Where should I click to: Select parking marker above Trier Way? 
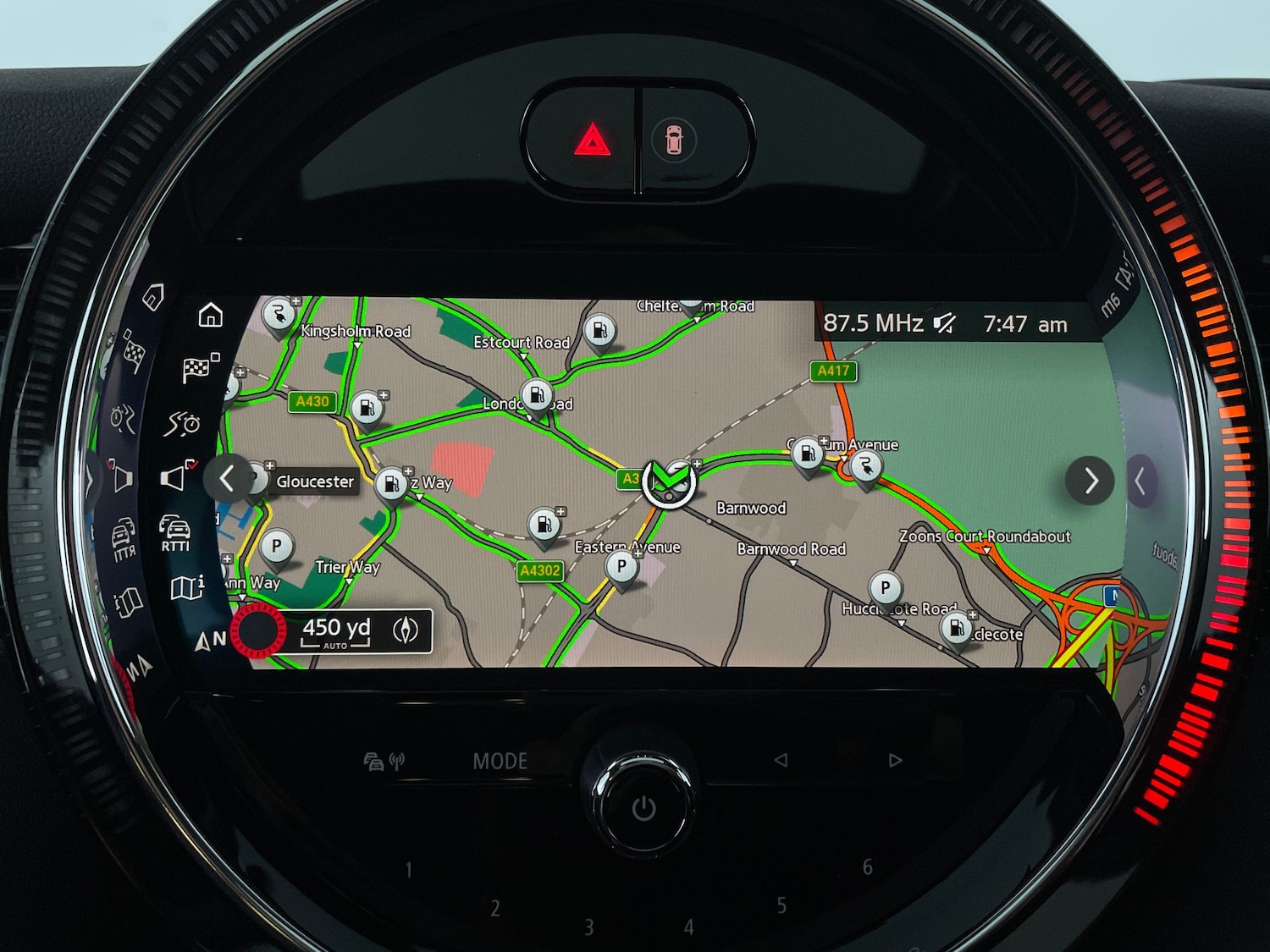tap(276, 547)
